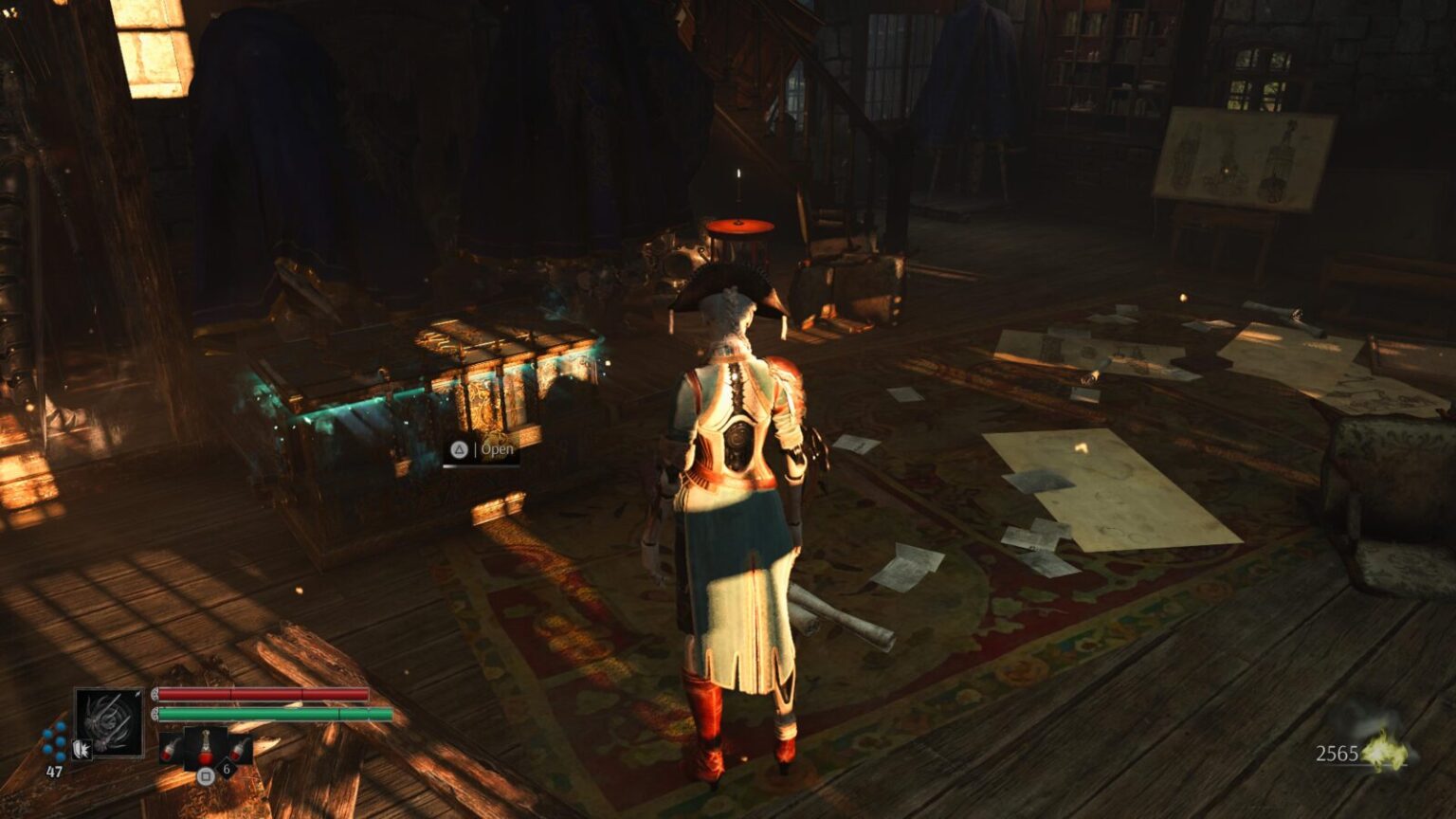Click the green stamina bar

(265, 713)
